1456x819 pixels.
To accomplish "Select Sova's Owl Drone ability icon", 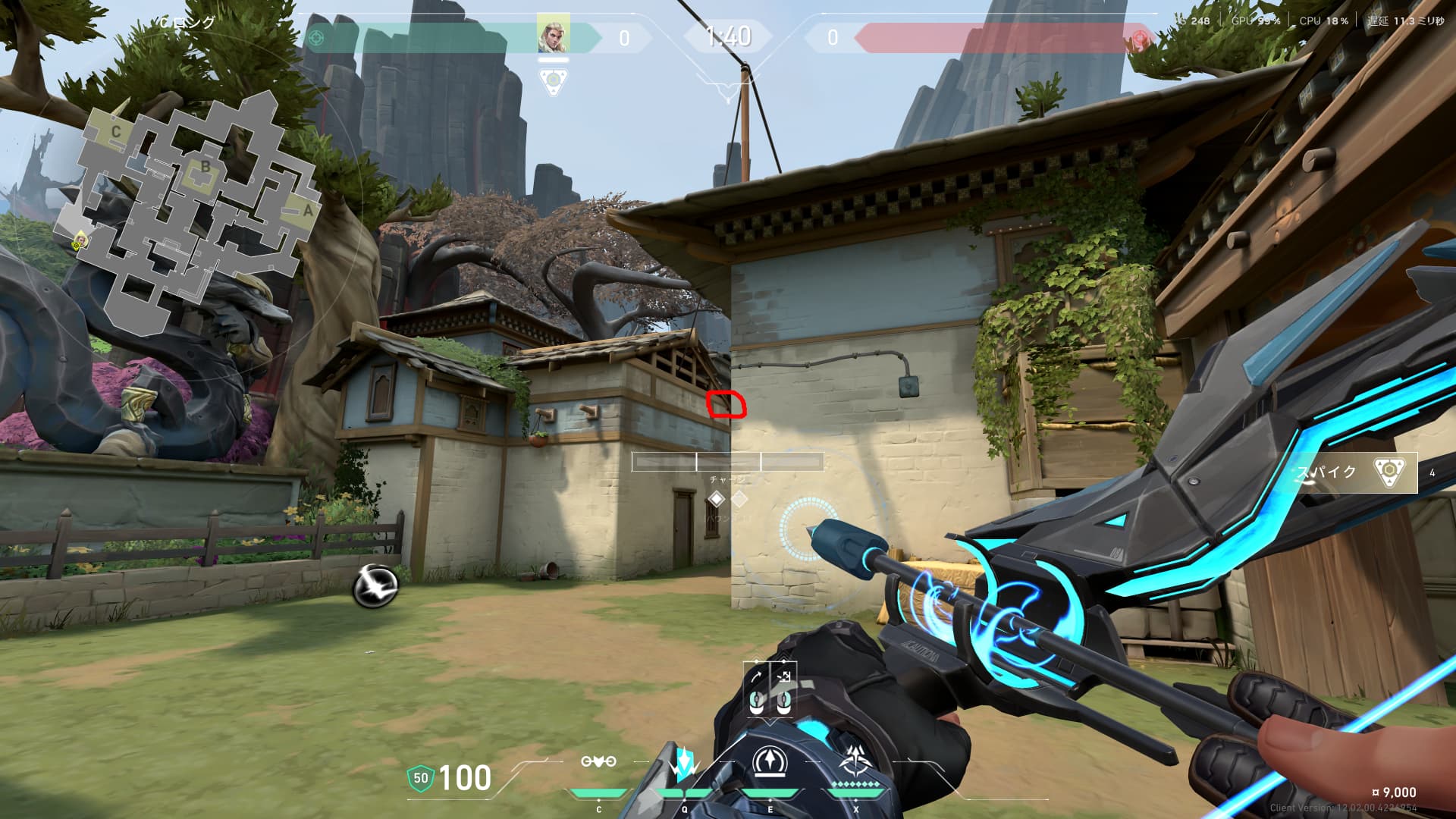I will [x=598, y=762].
